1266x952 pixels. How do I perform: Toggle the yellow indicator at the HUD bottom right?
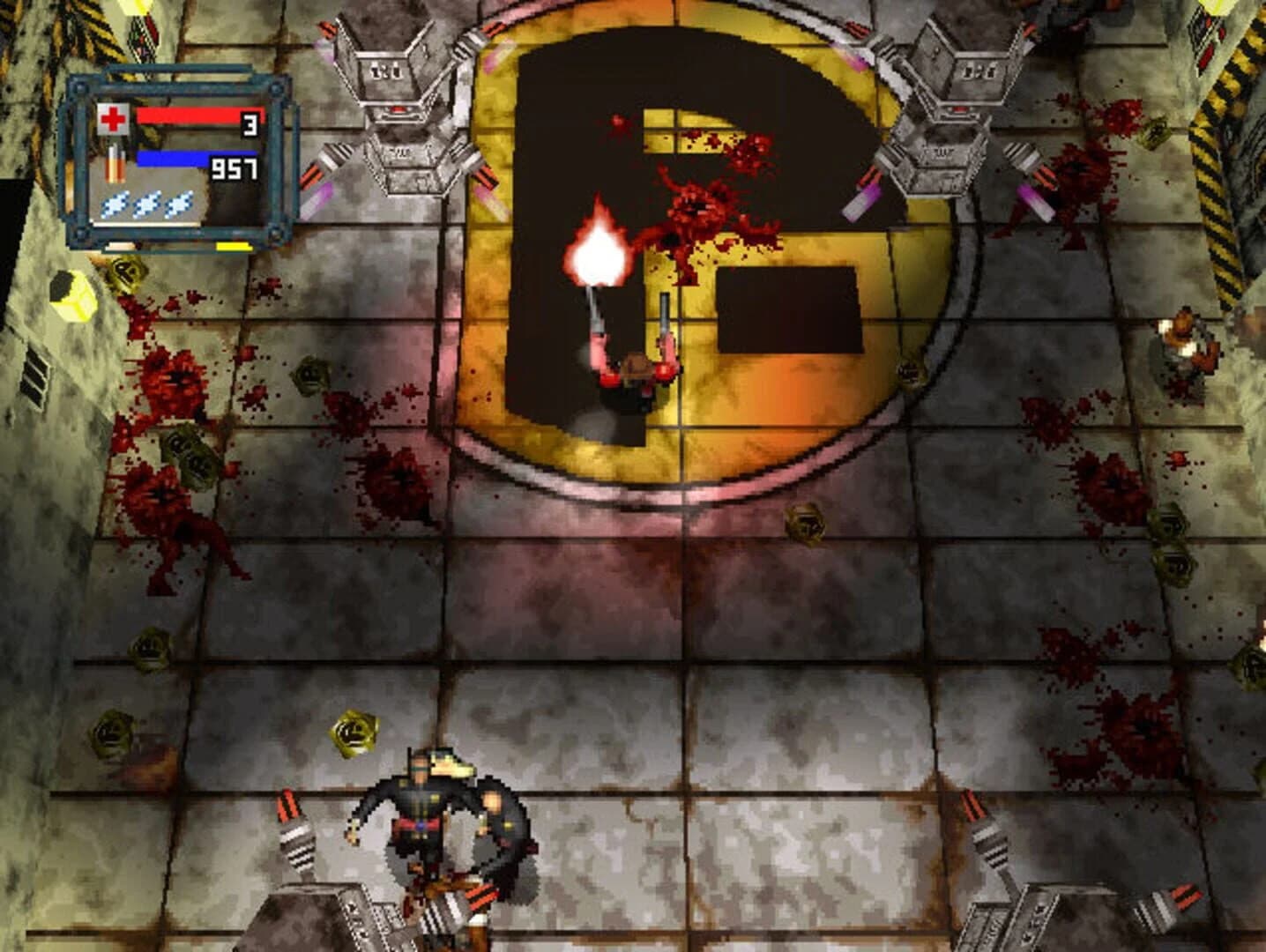(x=235, y=247)
